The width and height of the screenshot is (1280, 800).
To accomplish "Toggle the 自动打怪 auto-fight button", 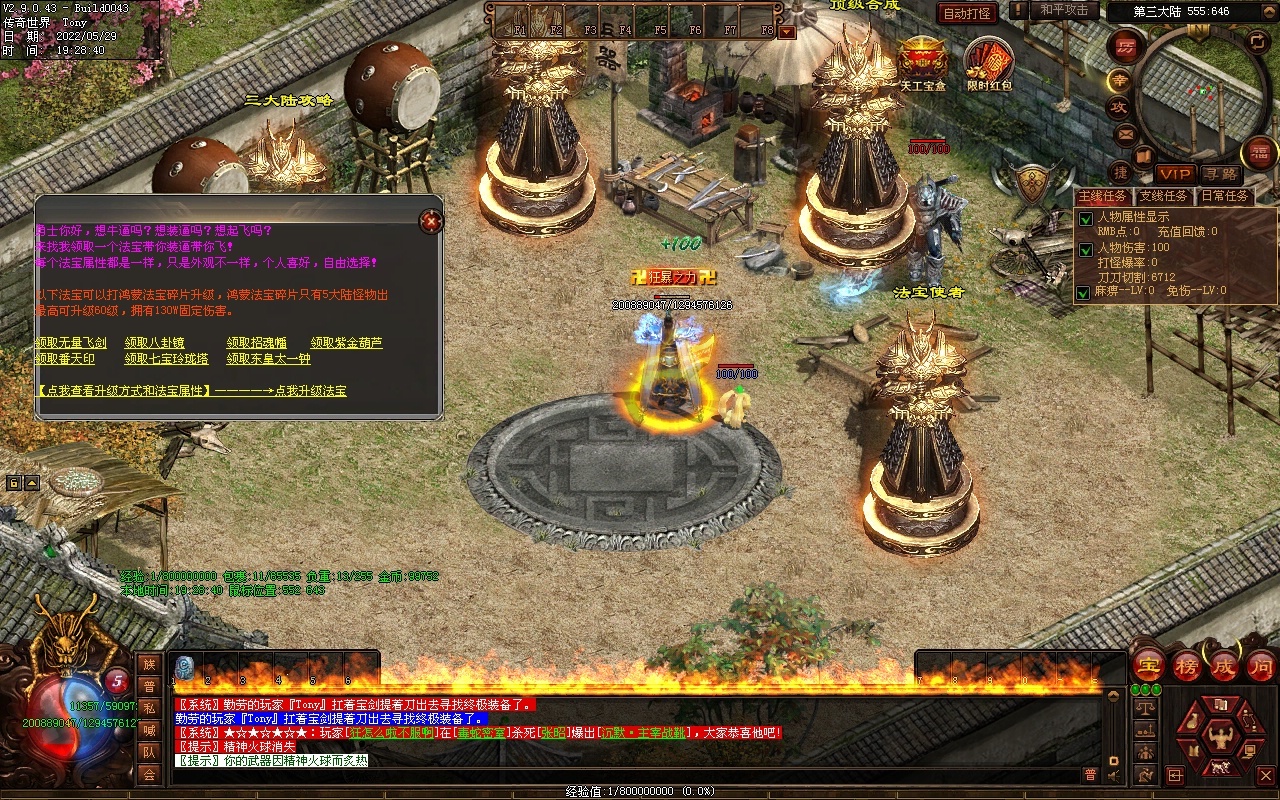I will pos(967,13).
